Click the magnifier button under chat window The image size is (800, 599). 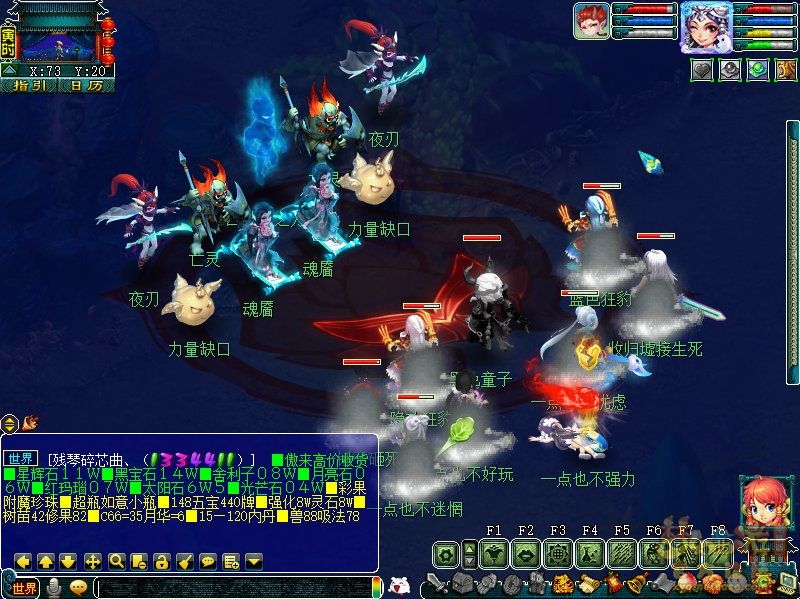[x=116, y=561]
